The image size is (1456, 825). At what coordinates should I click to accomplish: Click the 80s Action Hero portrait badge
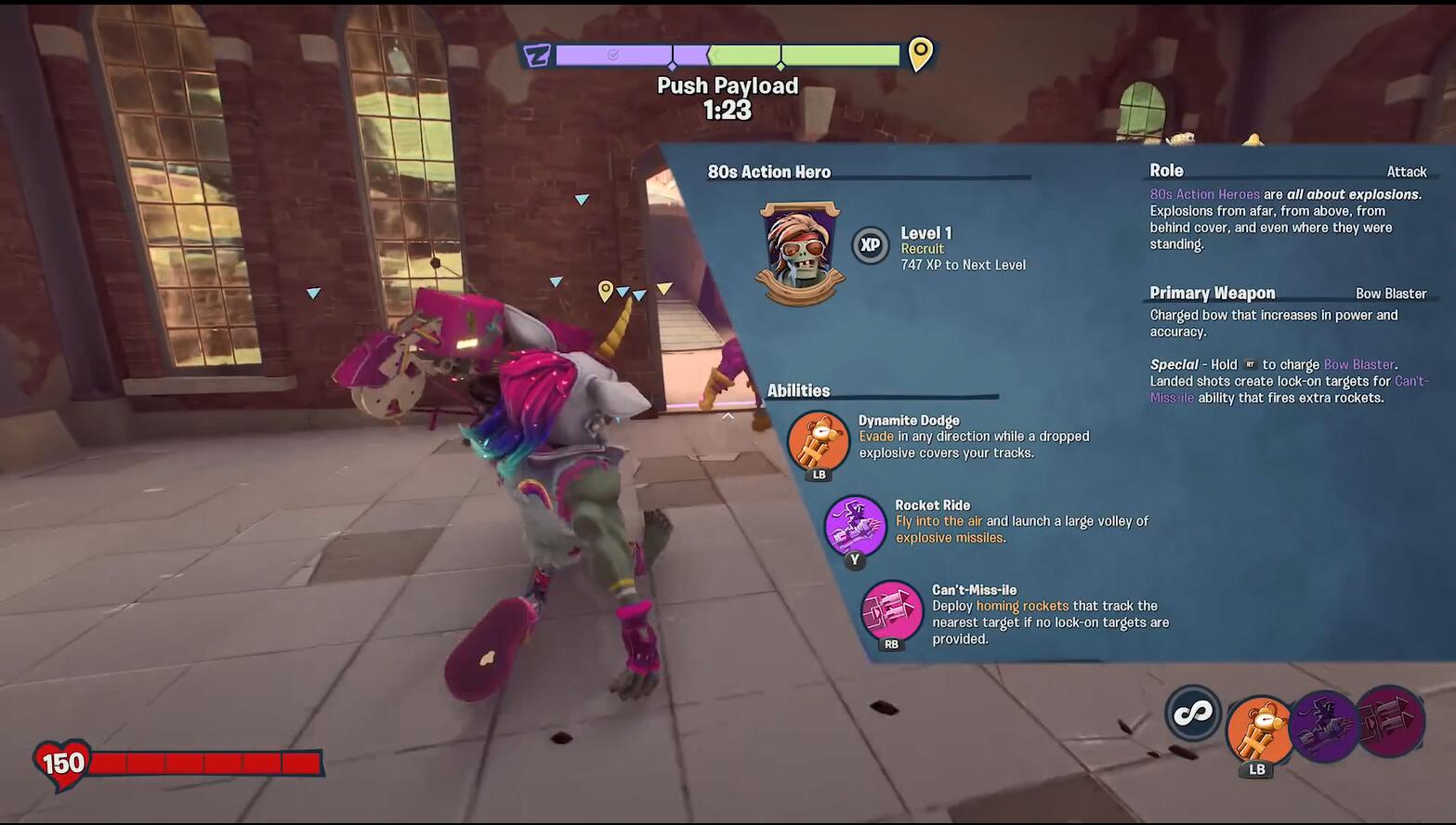(799, 252)
